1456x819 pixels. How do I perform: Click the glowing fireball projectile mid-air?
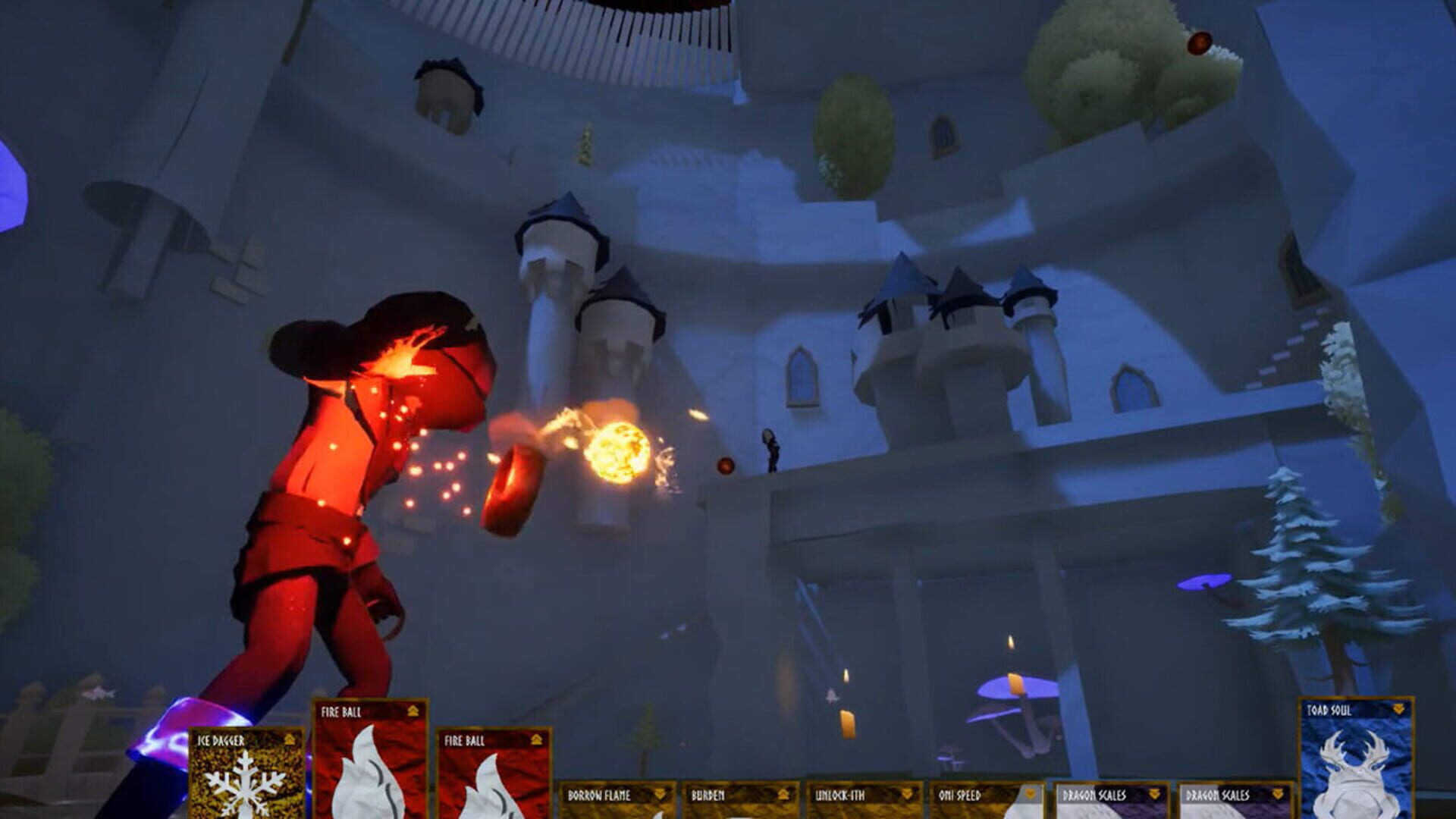click(618, 451)
